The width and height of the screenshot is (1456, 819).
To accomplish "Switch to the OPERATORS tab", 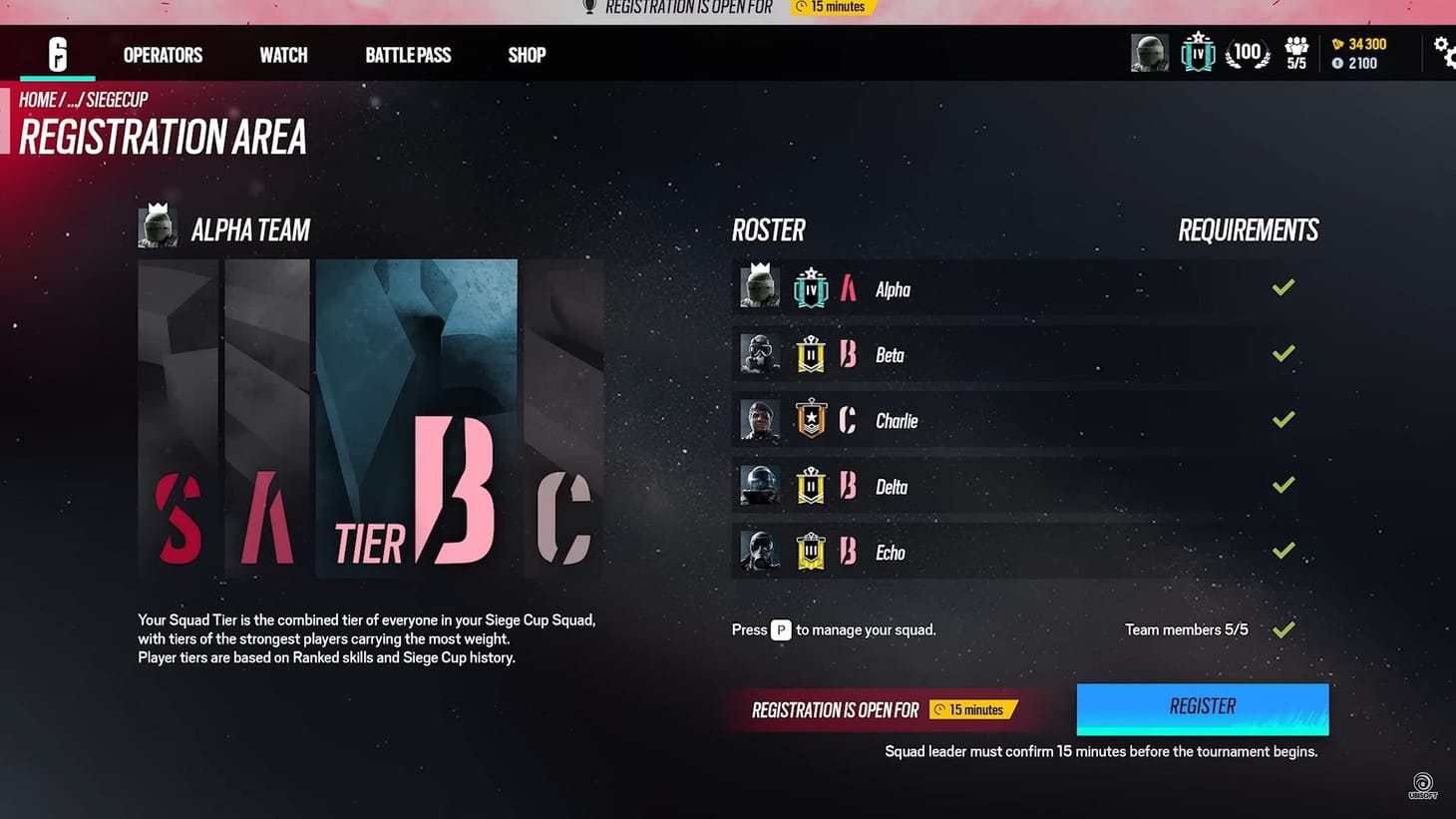I will tap(162, 55).
